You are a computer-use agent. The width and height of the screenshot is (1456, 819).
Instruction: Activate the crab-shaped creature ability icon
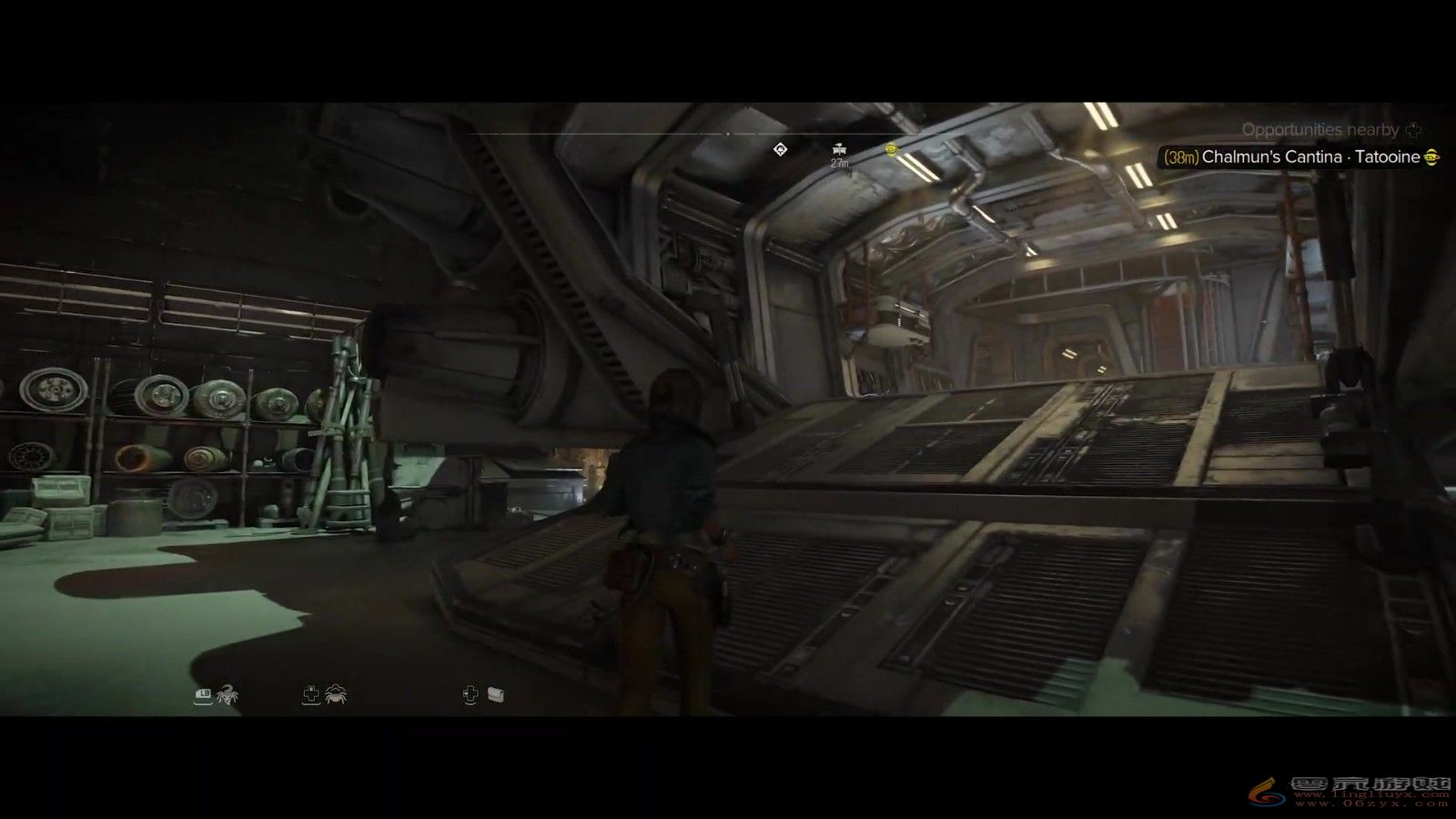(x=335, y=695)
